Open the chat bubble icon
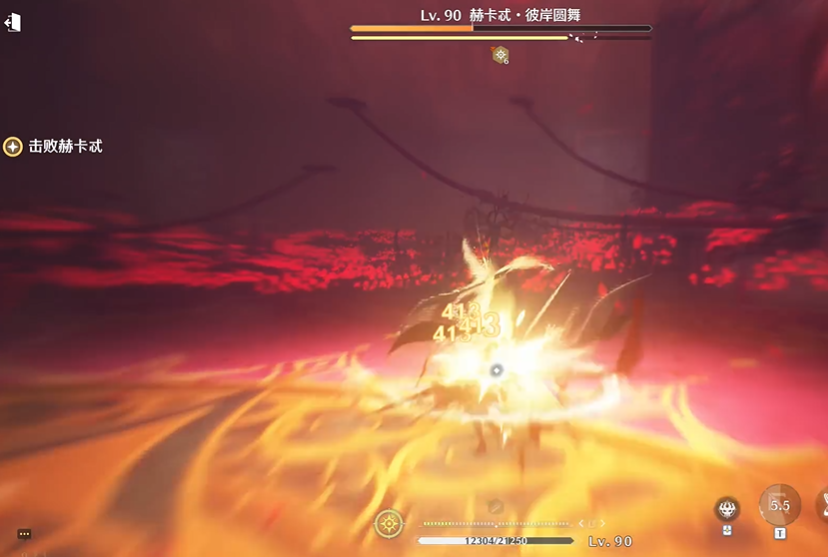The image size is (828, 557). point(24,534)
